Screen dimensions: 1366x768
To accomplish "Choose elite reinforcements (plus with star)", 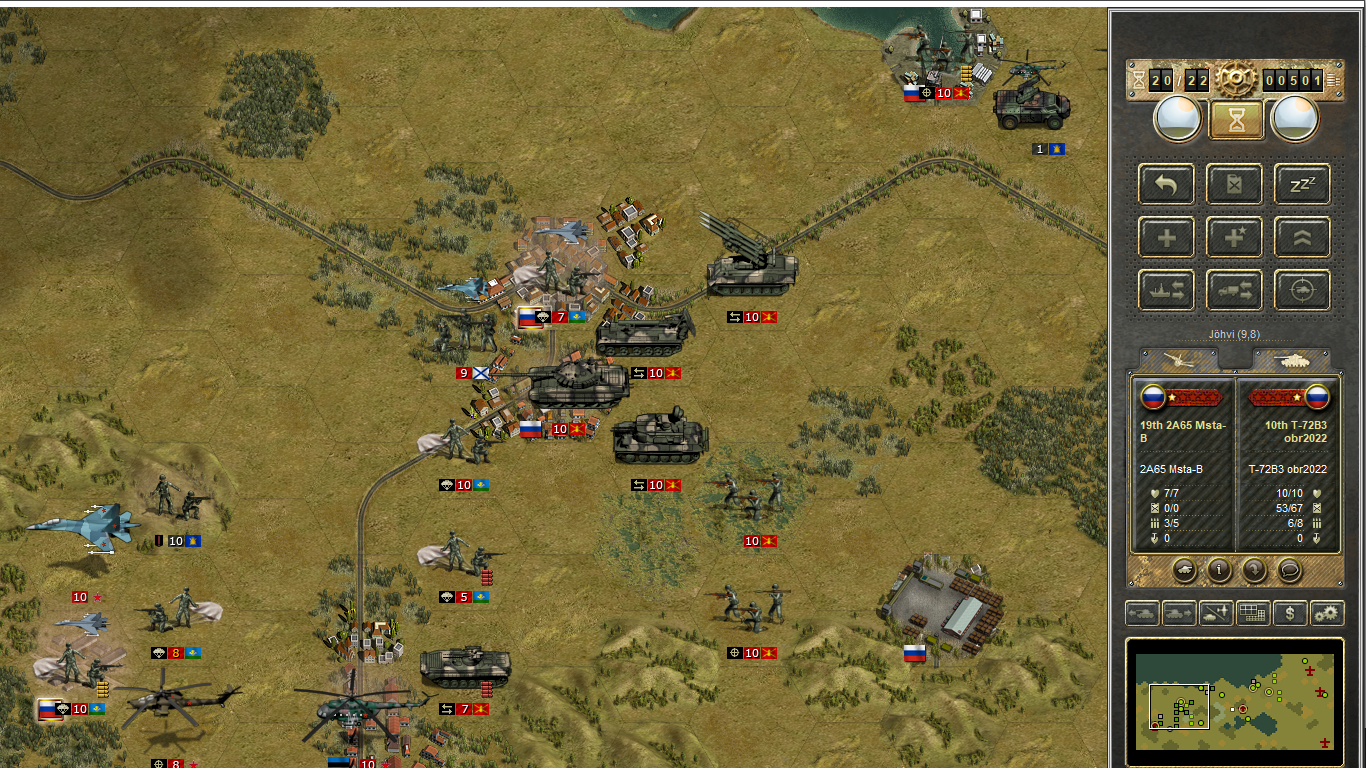I will click(x=1234, y=237).
